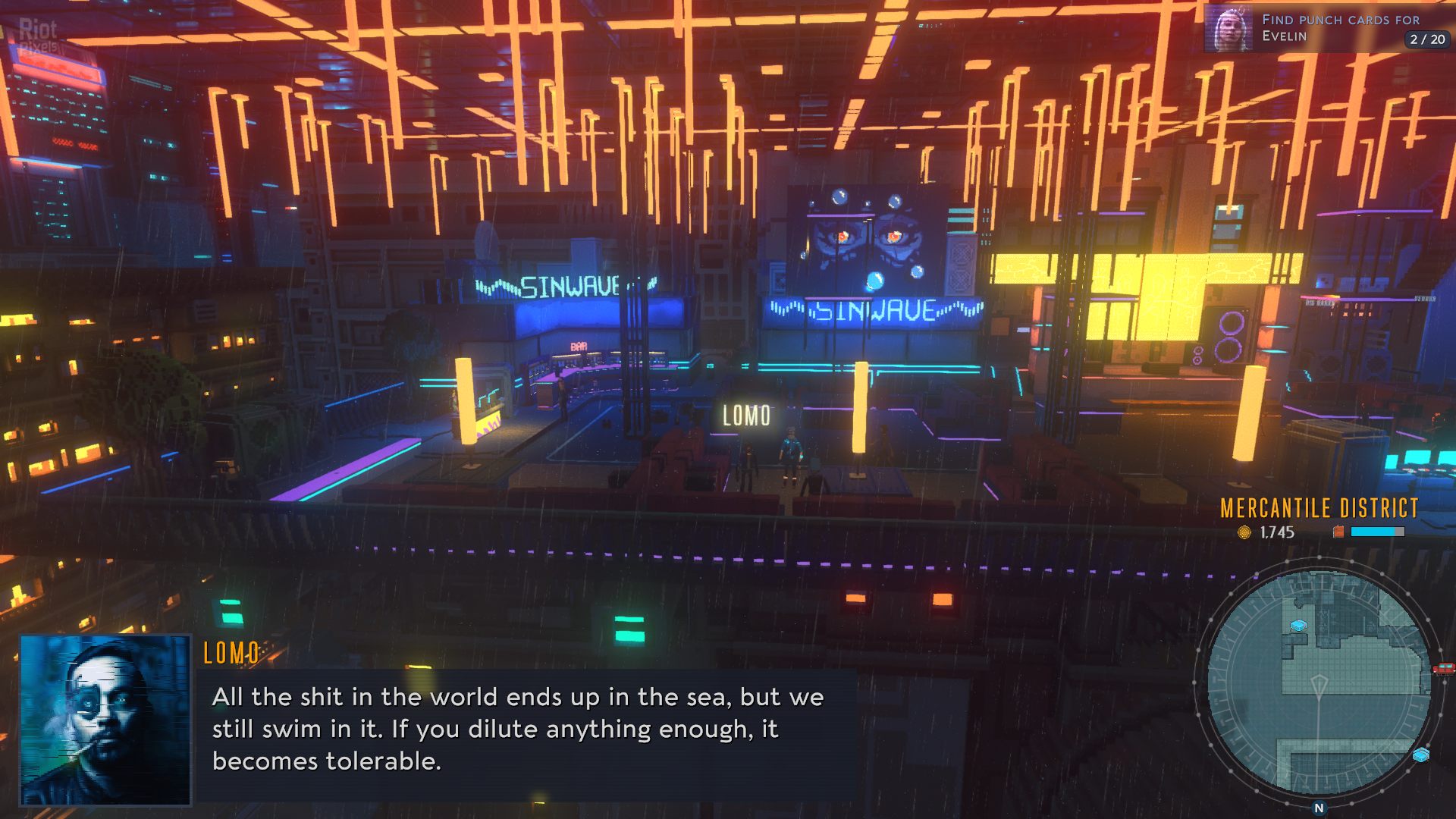Open the Find Punch Cards for Evelin objective
Viewport: 1456px width, 819px height.
coord(1340,28)
